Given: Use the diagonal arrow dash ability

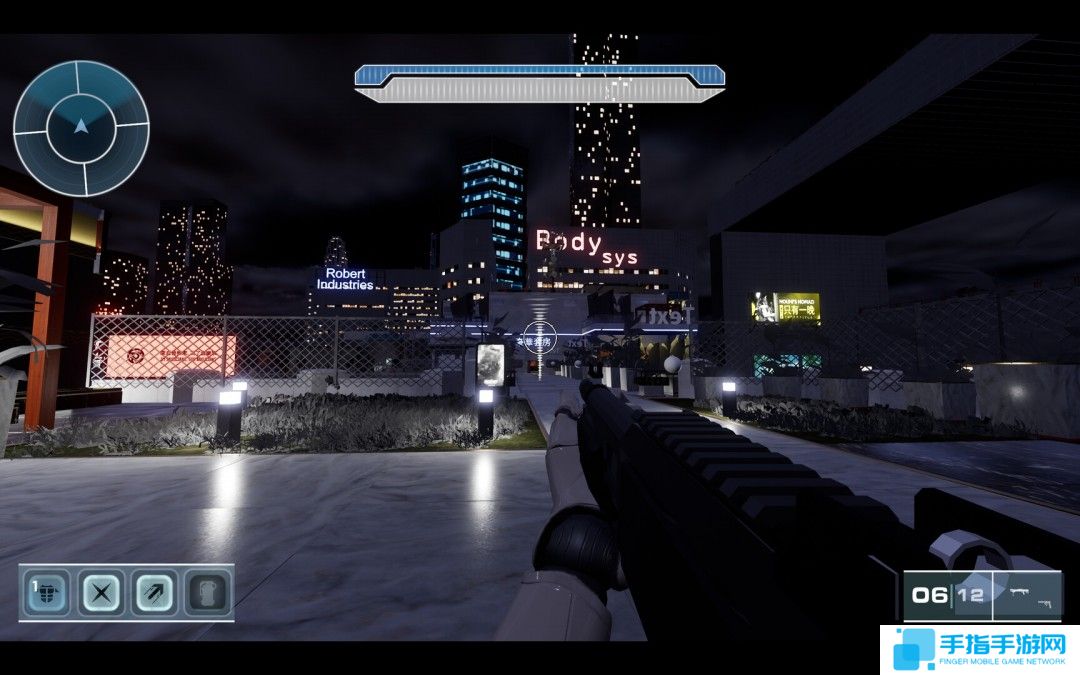Looking at the screenshot, I should pos(153,593).
